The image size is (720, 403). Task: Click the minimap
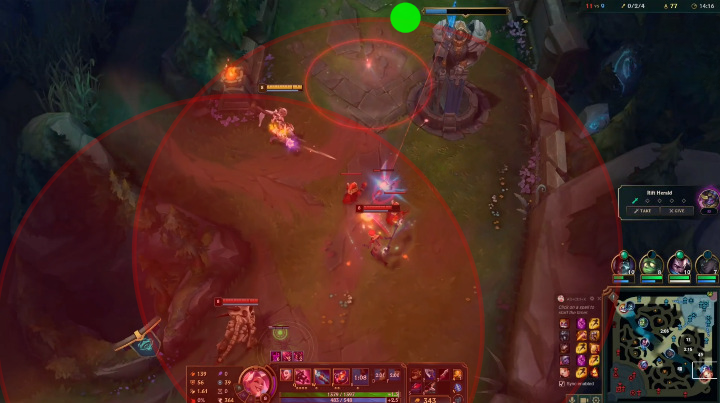[x=665, y=344]
